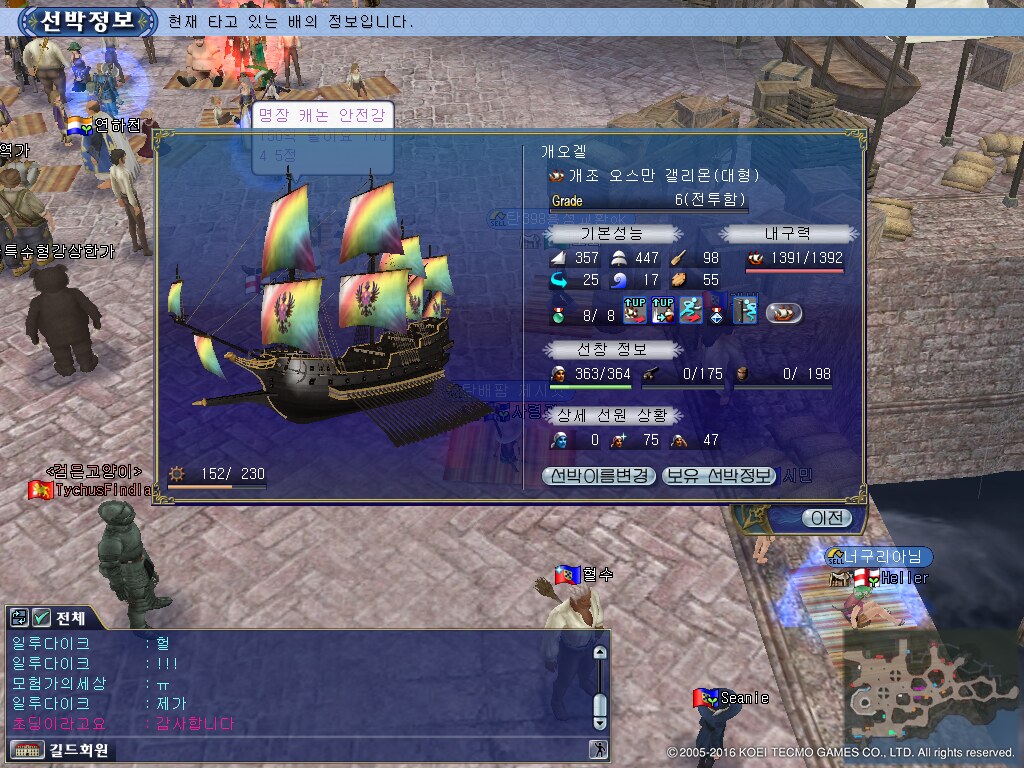Open the 보유 선박정보 owned ships list
This screenshot has height=768, width=1024.
click(719, 476)
